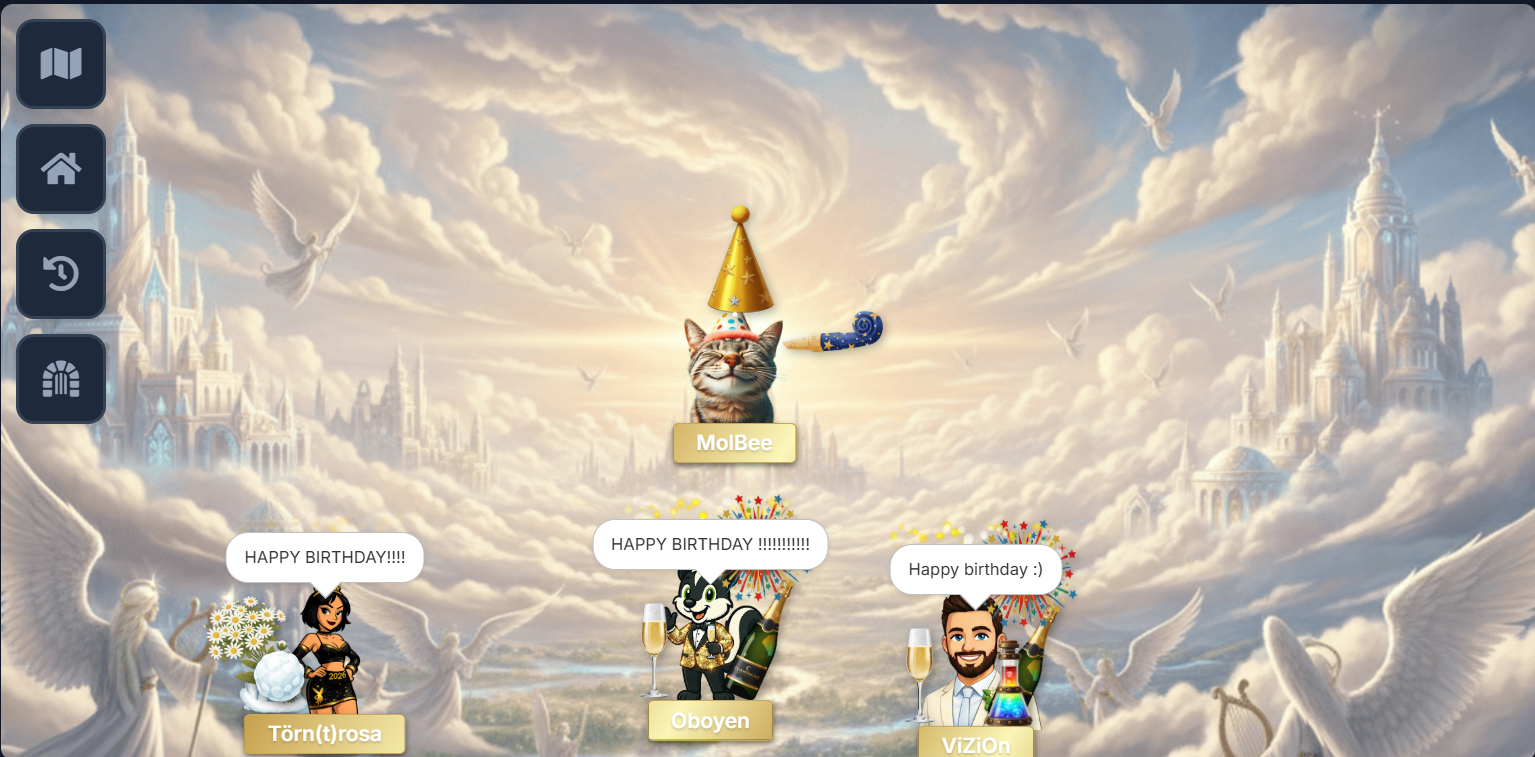The image size is (1535, 757).
Task: Select the Törn(t)rosa name plate
Action: 325,734
